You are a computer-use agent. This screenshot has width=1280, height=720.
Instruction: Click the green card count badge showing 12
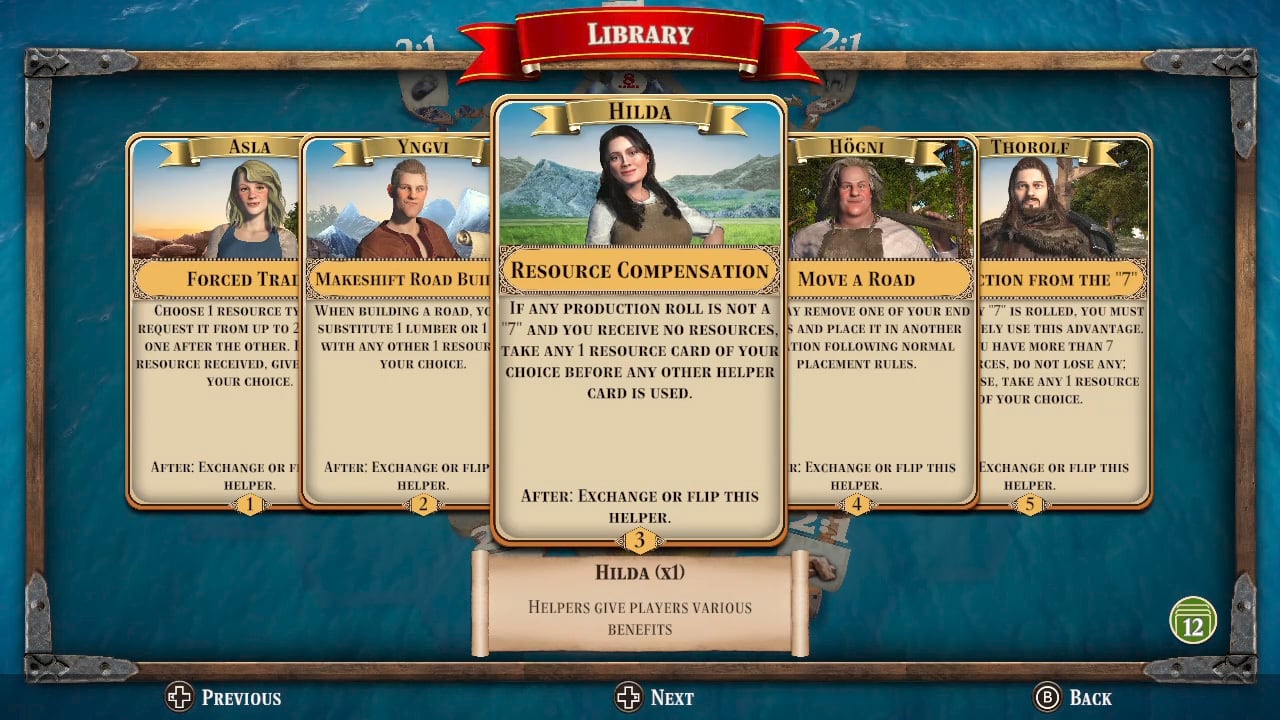(1193, 619)
